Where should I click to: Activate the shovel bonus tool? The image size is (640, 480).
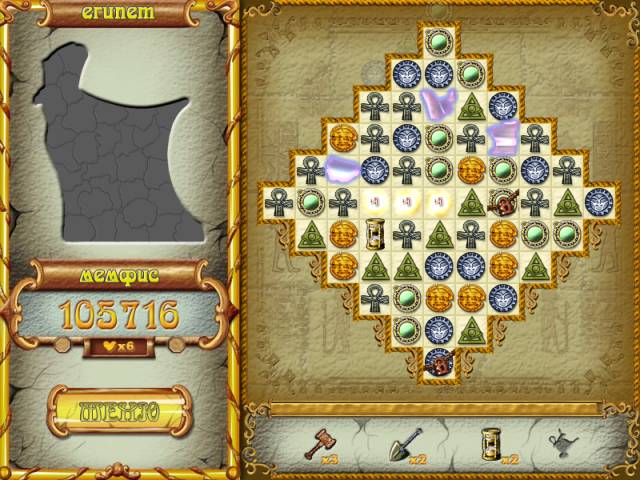[x=407, y=441]
